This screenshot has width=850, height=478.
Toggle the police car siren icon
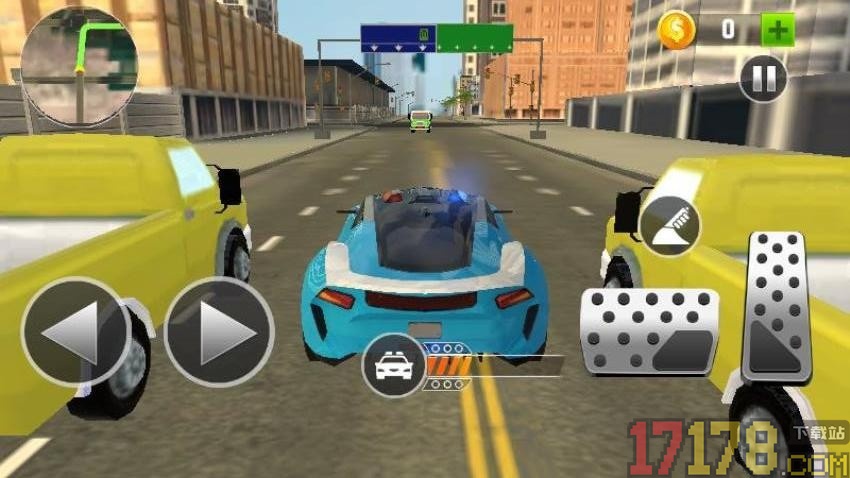(394, 365)
